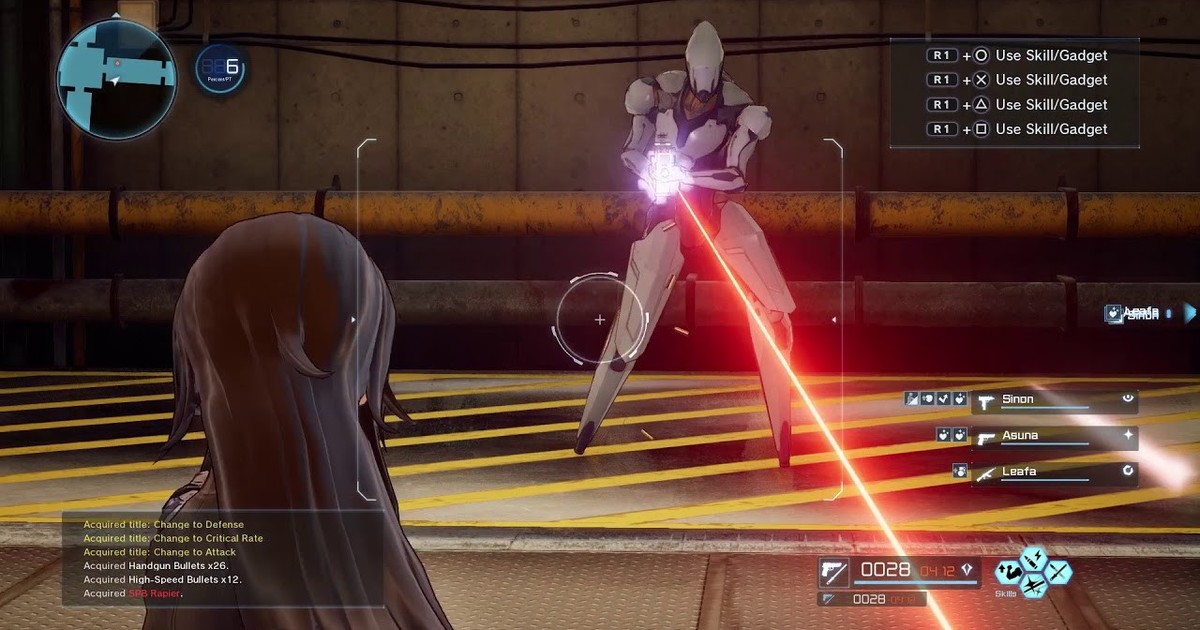The image size is (1200, 630).
Task: Choose Leafa from the party list
Action: coord(1054,473)
